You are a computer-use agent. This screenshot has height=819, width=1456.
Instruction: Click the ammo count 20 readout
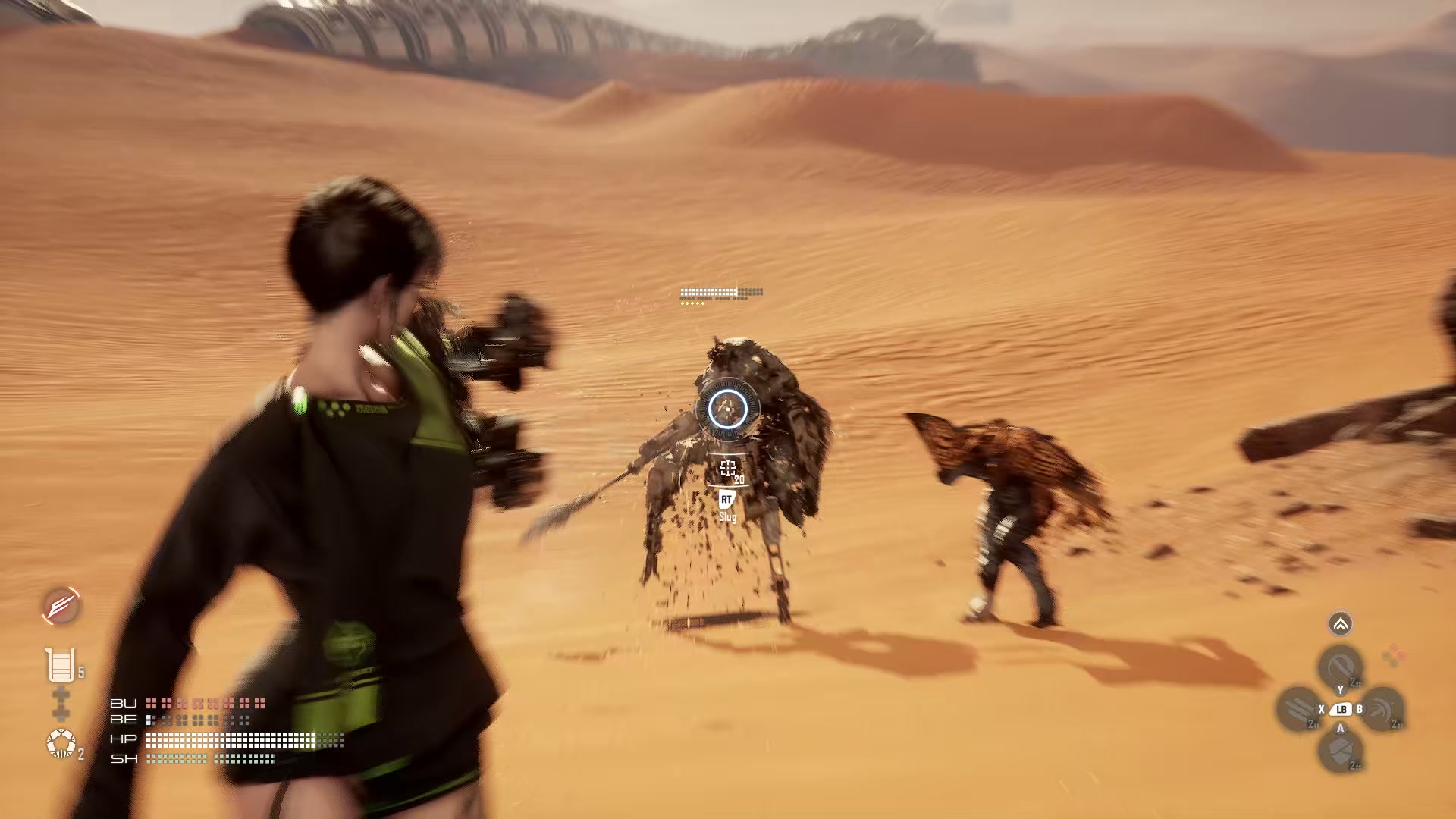pyautogui.click(x=738, y=479)
